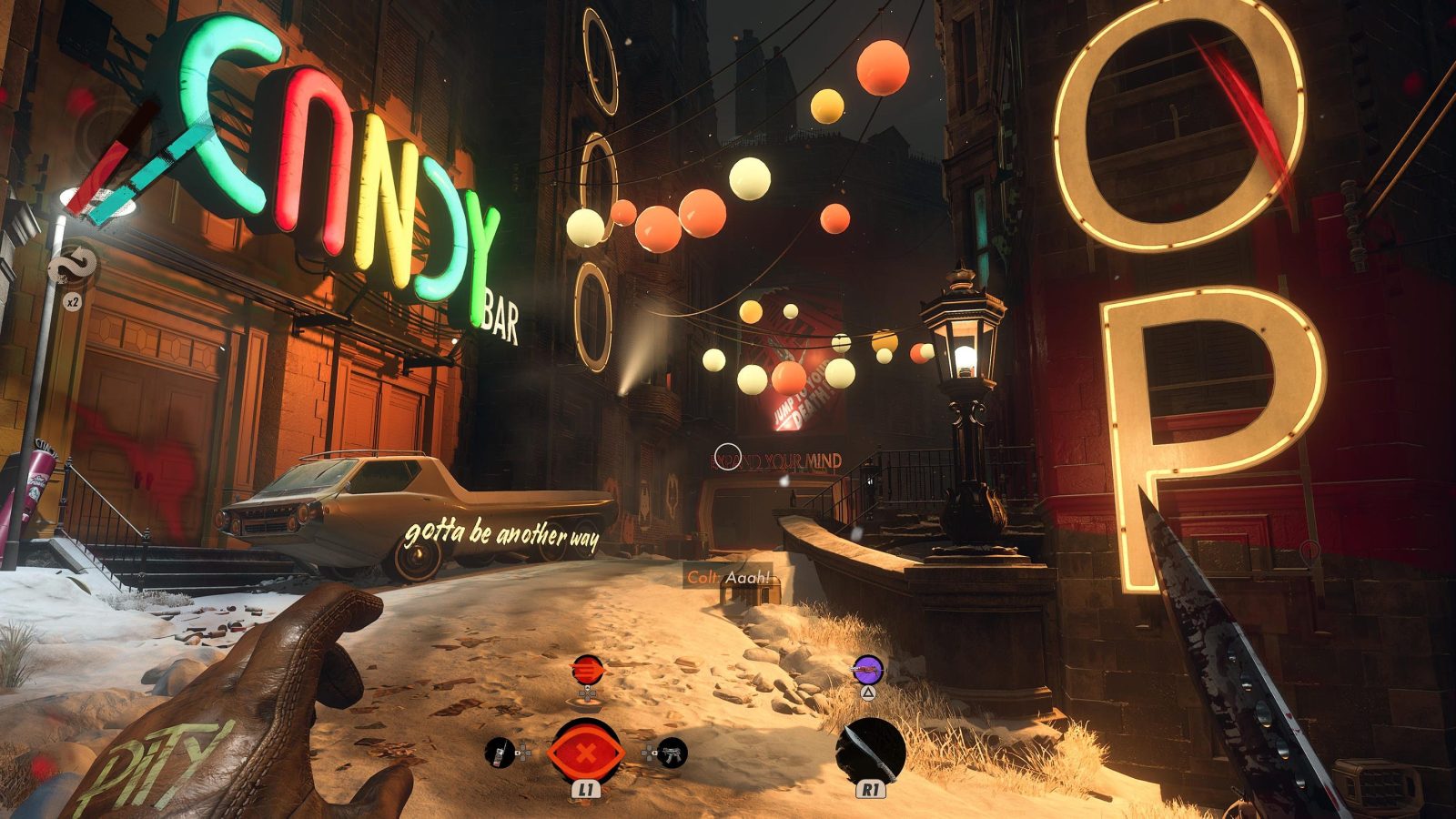1456x819 pixels.
Task: Switch to the submachine gun icon
Action: click(x=672, y=753)
